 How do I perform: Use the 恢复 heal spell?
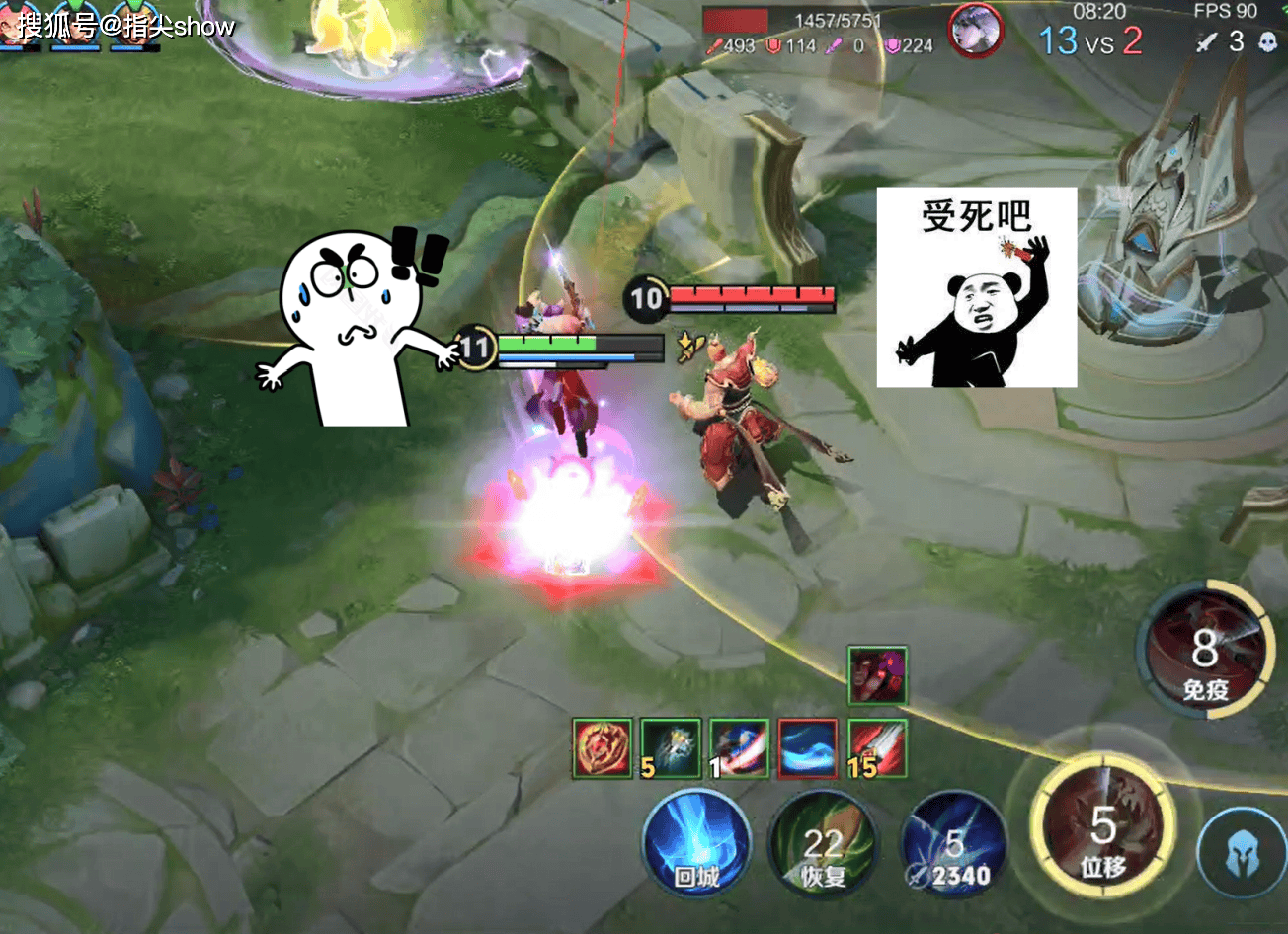pyautogui.click(x=822, y=847)
